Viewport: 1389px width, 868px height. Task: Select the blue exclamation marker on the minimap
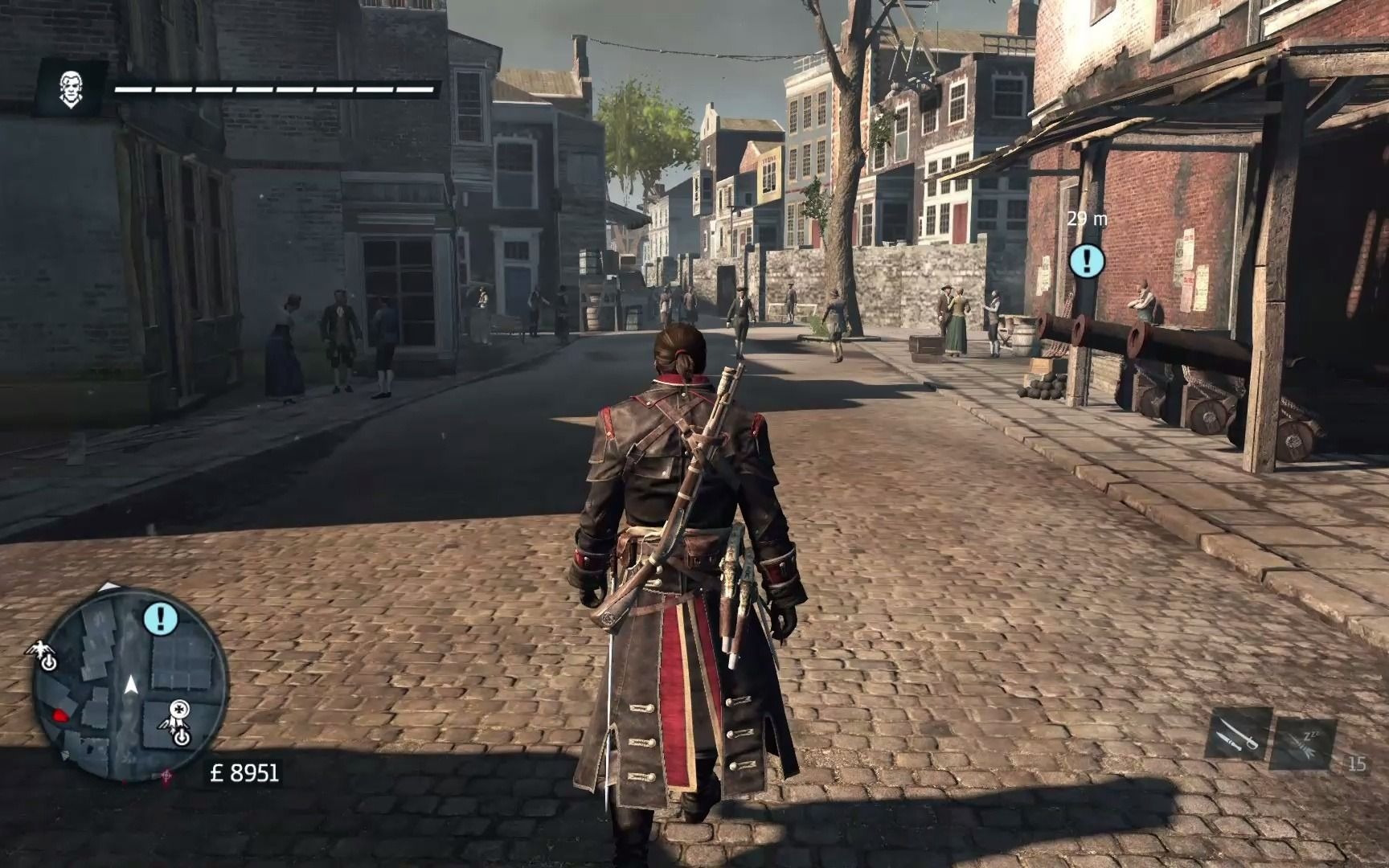coord(162,618)
